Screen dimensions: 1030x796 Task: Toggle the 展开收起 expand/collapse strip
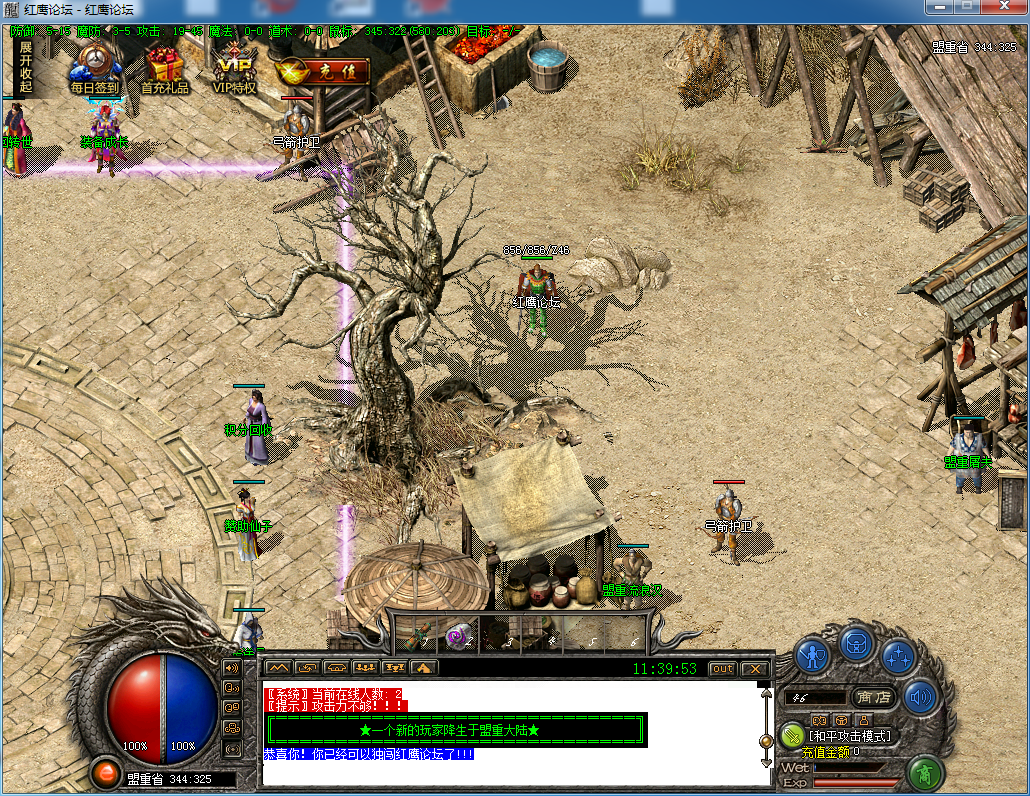point(25,67)
